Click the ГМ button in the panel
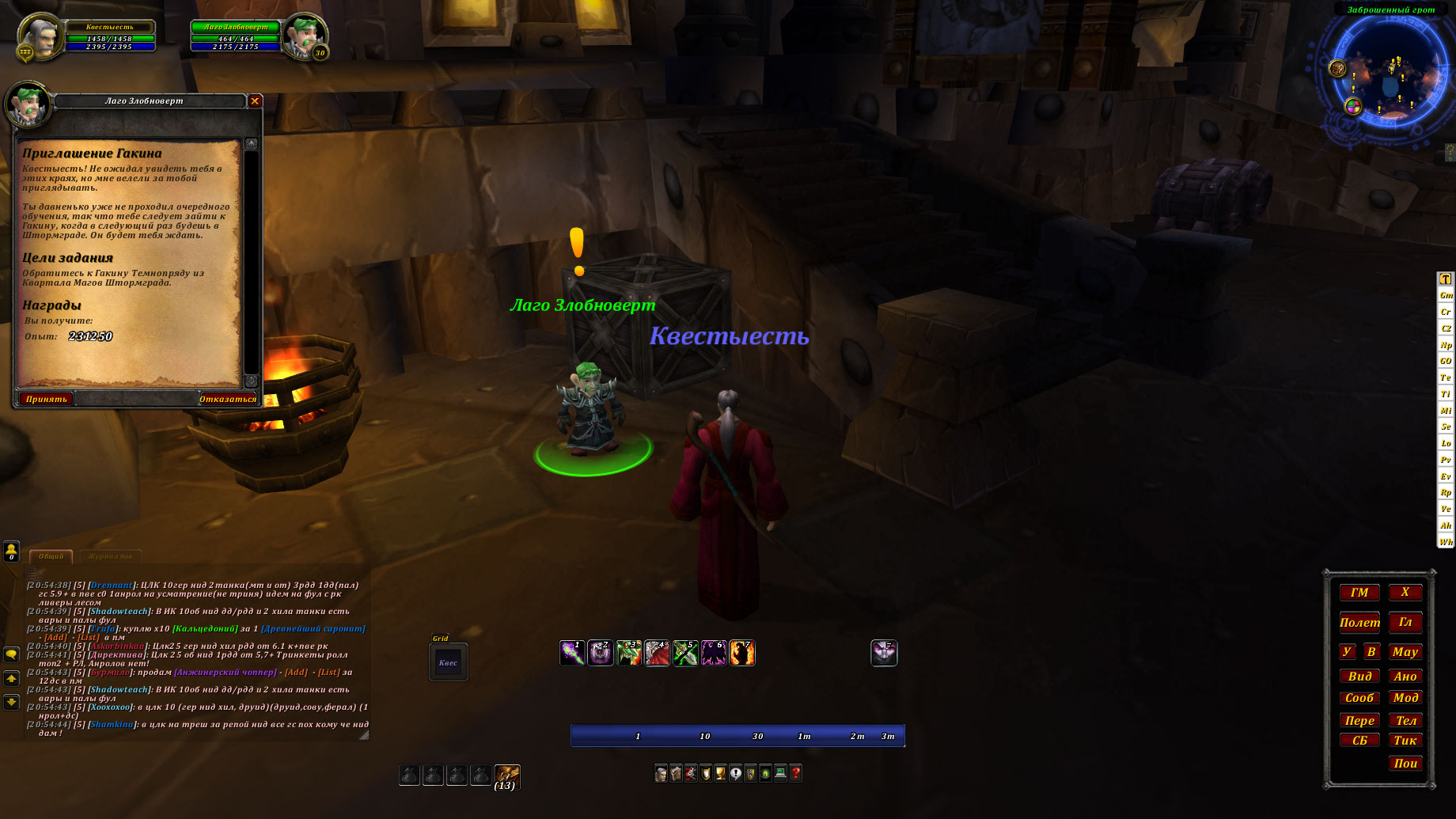 pyautogui.click(x=1359, y=593)
